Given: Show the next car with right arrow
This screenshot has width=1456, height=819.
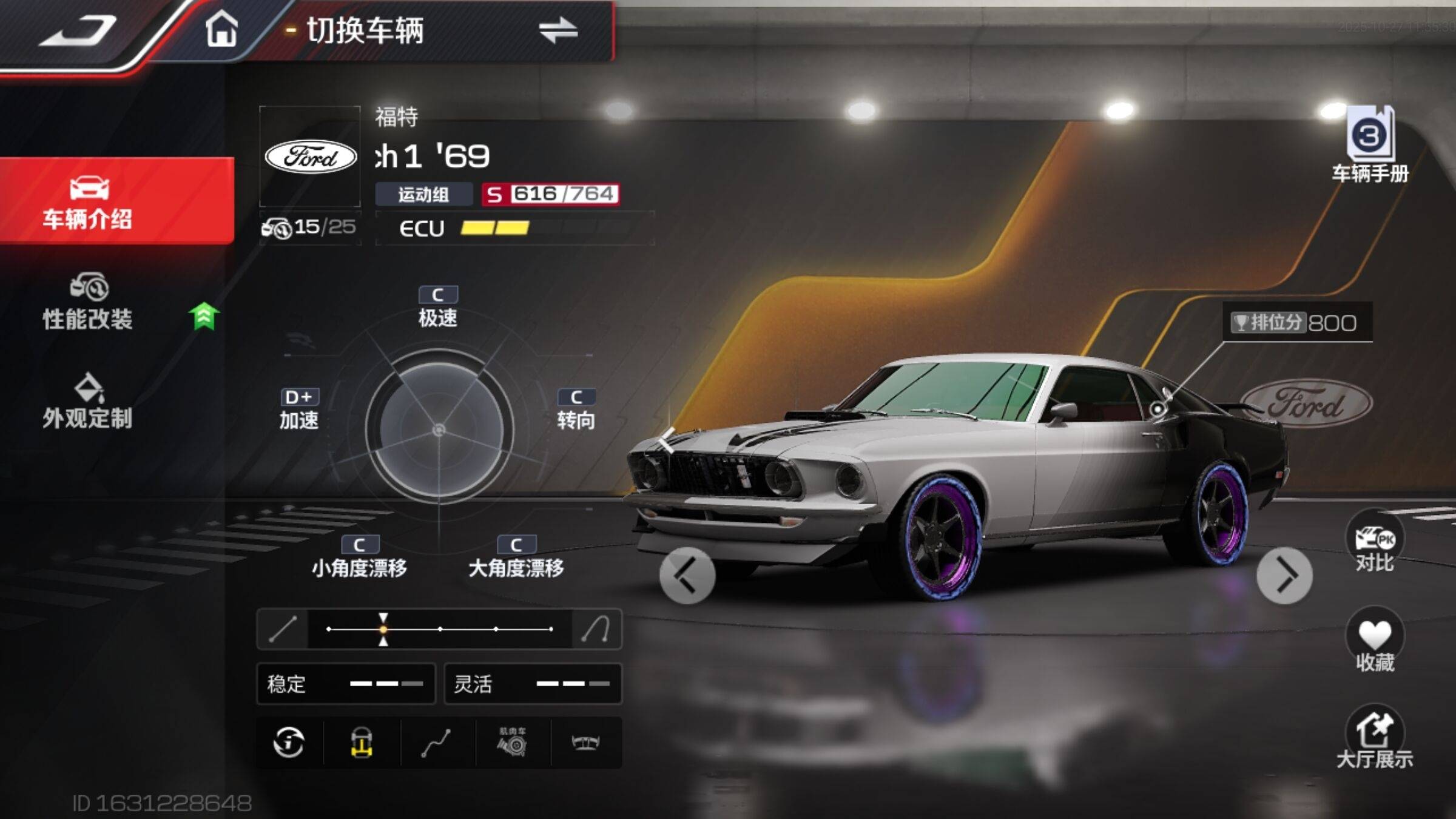Looking at the screenshot, I should point(1284,575).
